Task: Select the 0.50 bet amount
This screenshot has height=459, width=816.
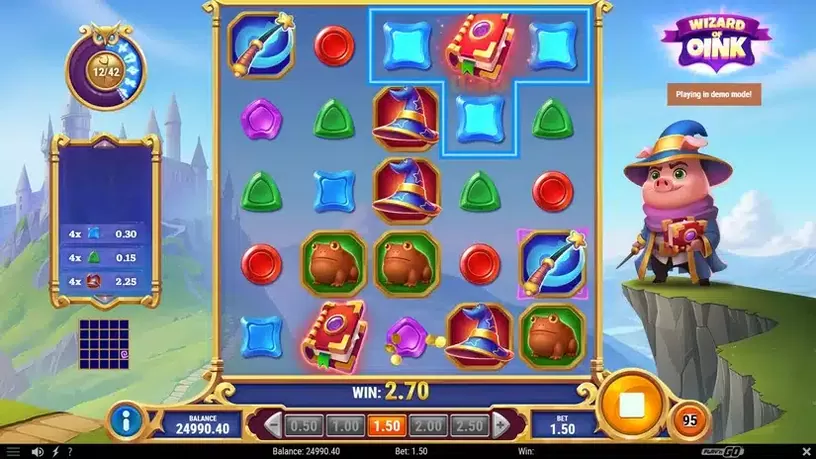Action: (x=303, y=425)
